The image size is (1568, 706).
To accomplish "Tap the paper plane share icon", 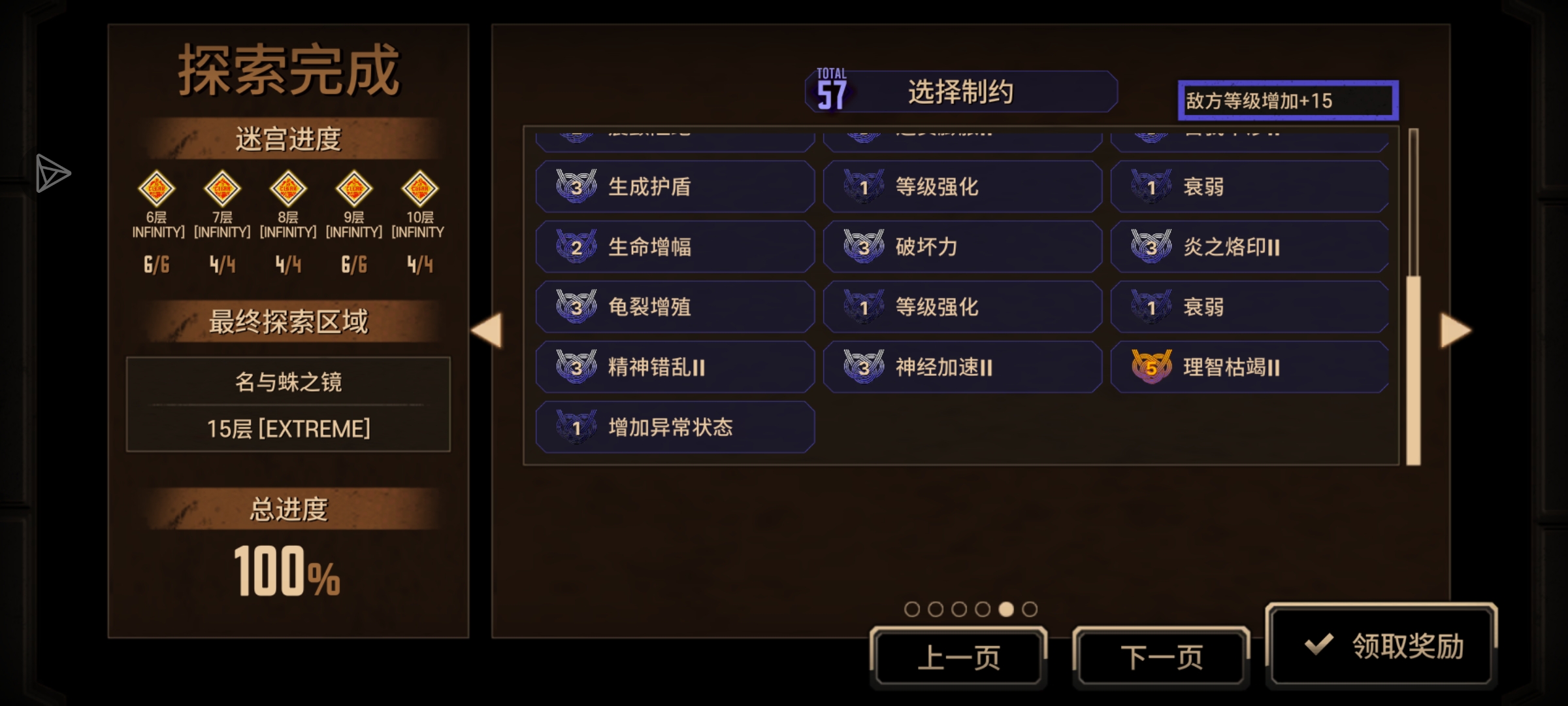I will [52, 173].
